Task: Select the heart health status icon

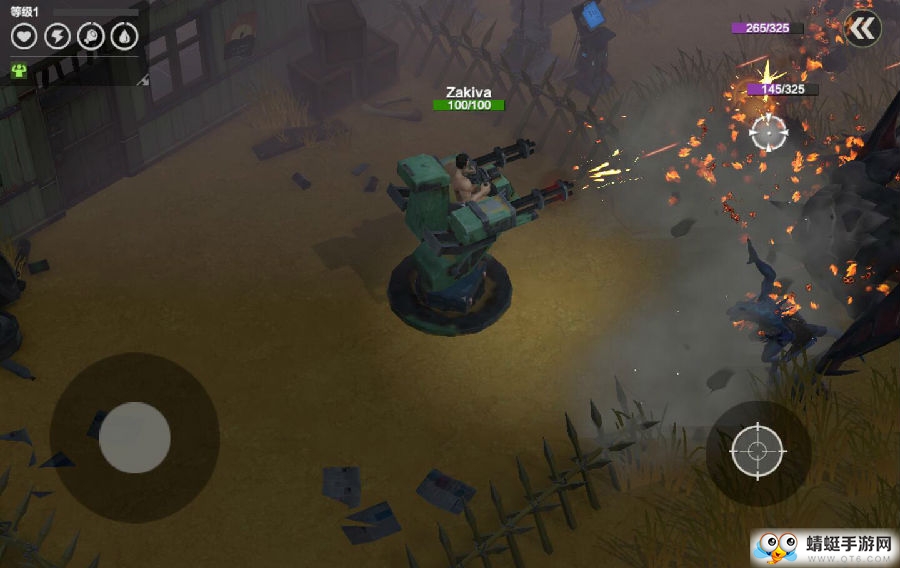Action: [x=24, y=37]
